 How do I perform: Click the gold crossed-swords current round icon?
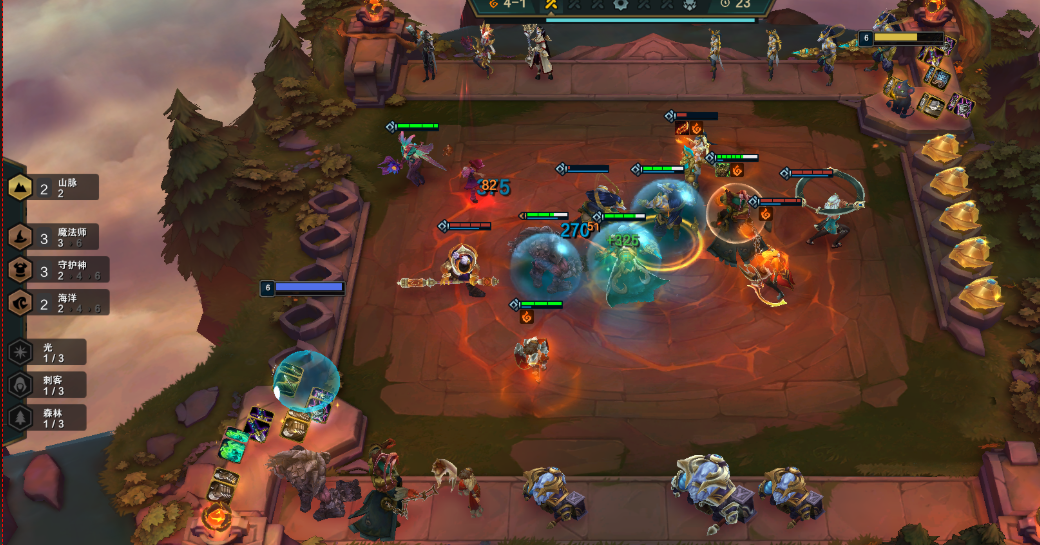(550, 4)
